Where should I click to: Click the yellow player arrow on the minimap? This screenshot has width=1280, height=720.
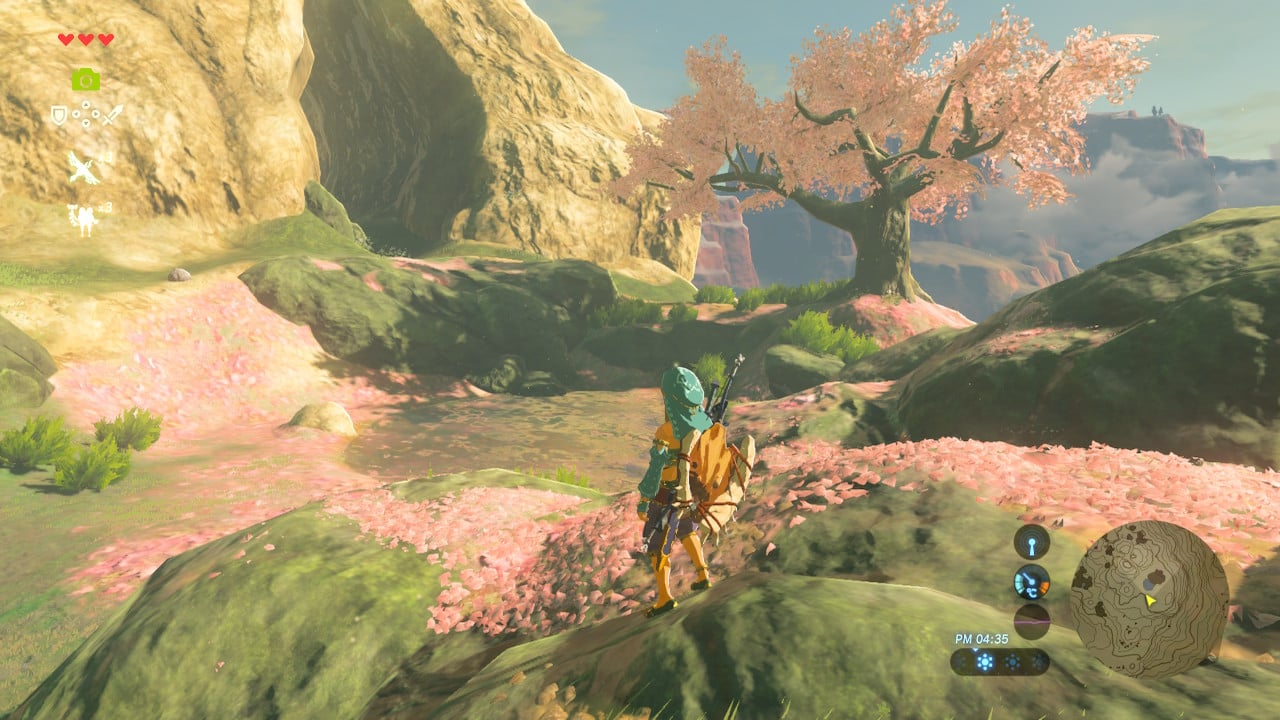[x=1151, y=600]
